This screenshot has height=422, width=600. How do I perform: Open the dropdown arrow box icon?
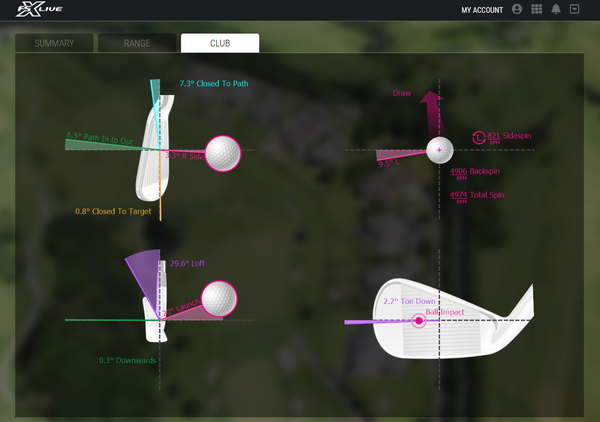[574, 10]
